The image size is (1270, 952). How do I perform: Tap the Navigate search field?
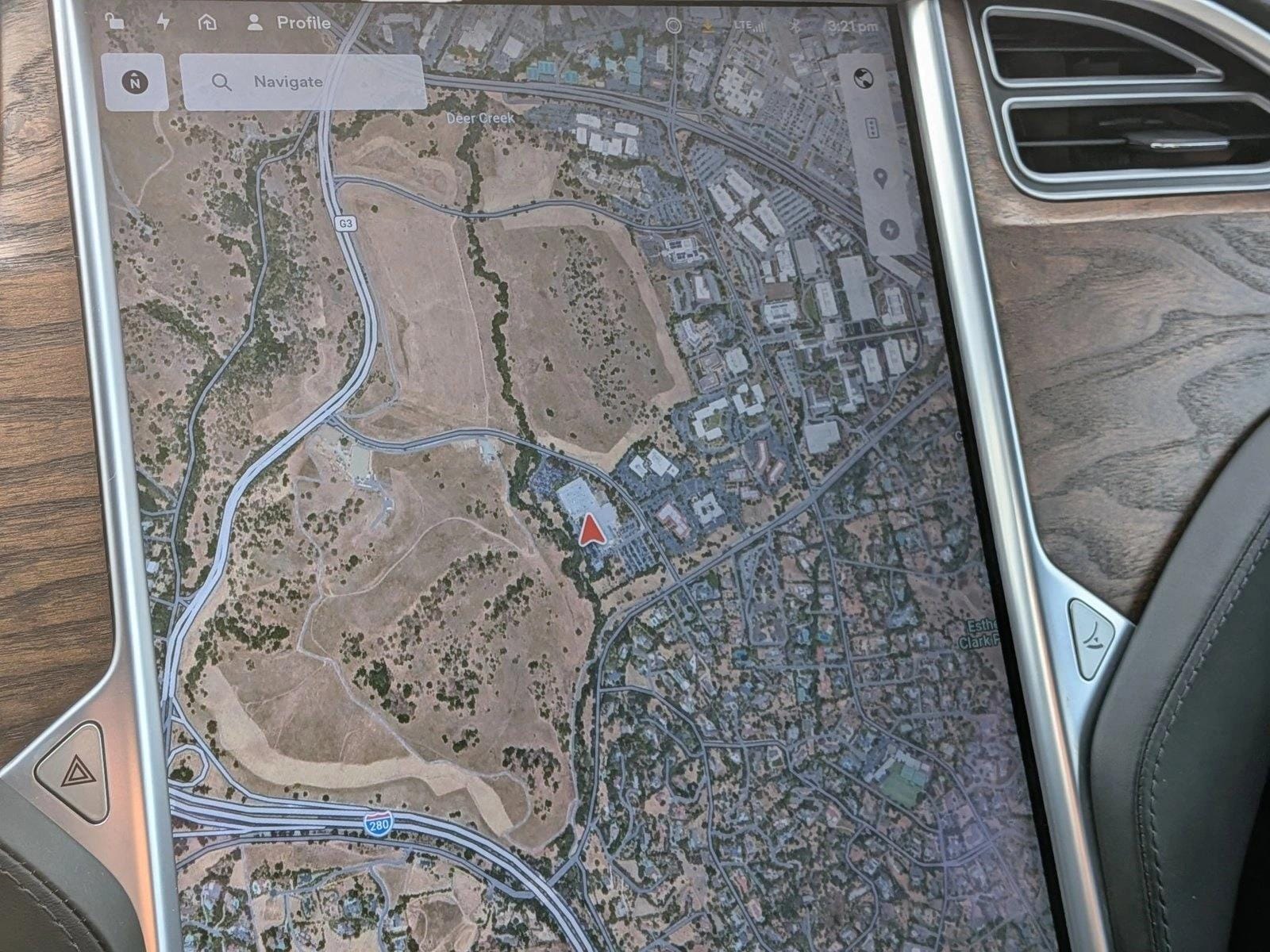coord(302,82)
